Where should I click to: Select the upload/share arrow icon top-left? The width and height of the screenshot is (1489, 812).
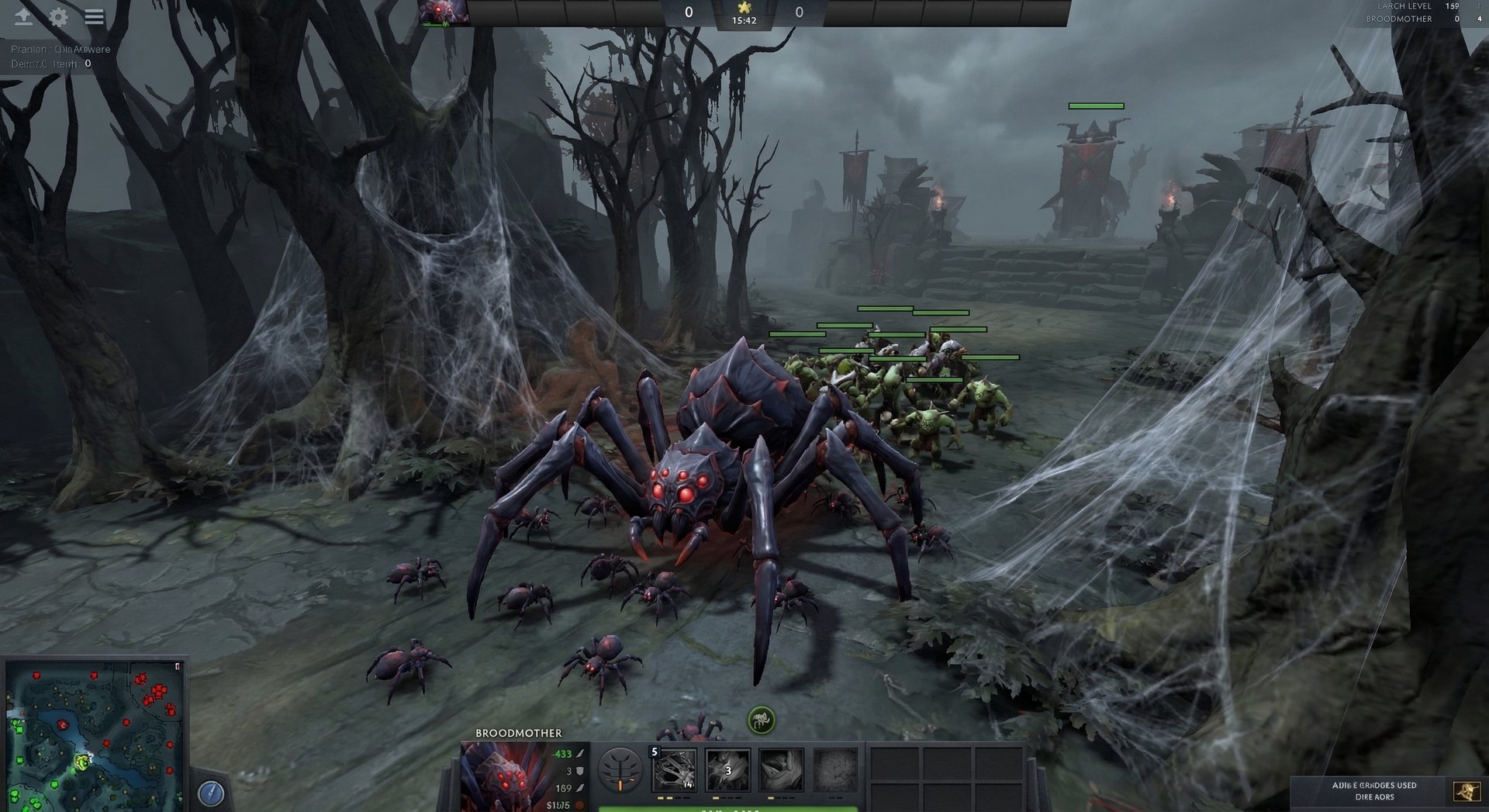(24, 16)
